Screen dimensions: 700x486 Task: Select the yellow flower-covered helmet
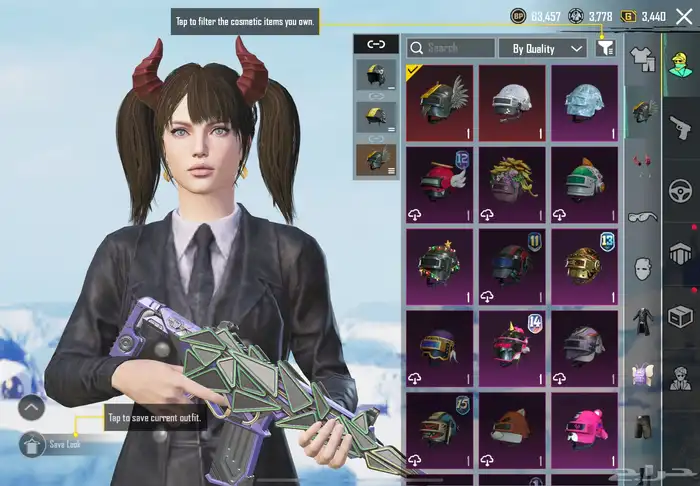[x=512, y=185]
